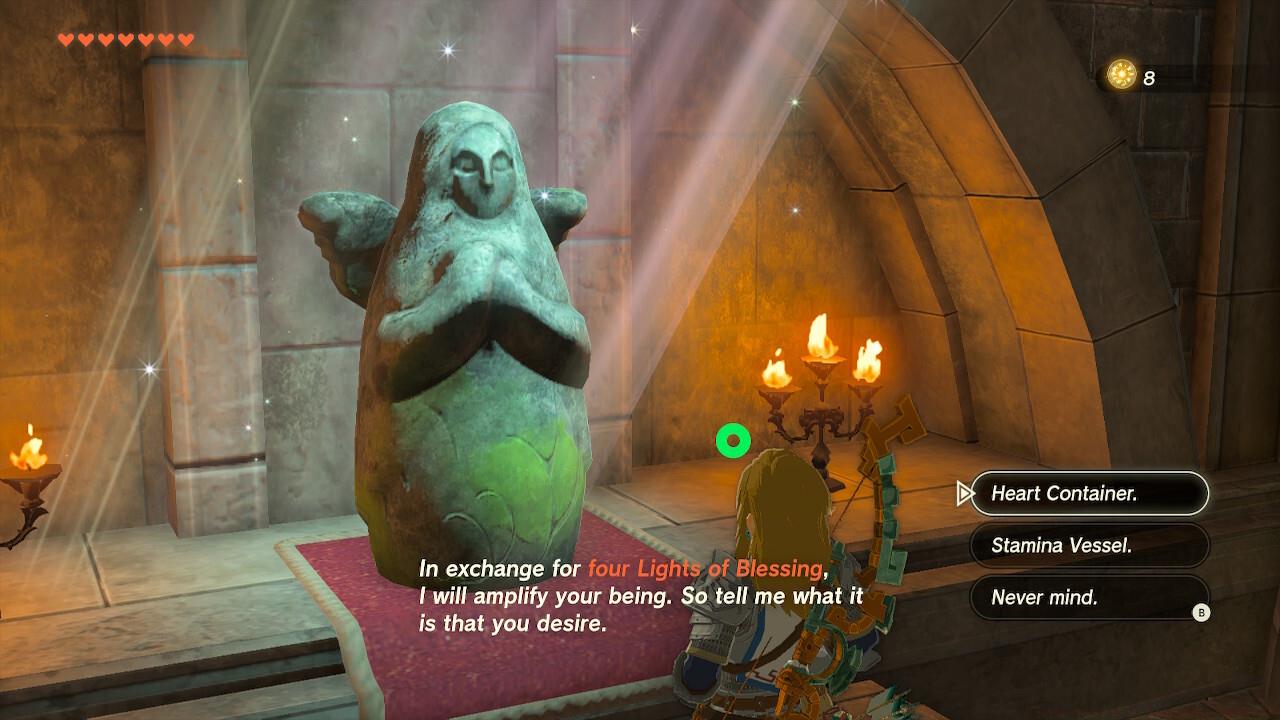Click the selection arrow cursor beside Heart Container

[x=964, y=494]
